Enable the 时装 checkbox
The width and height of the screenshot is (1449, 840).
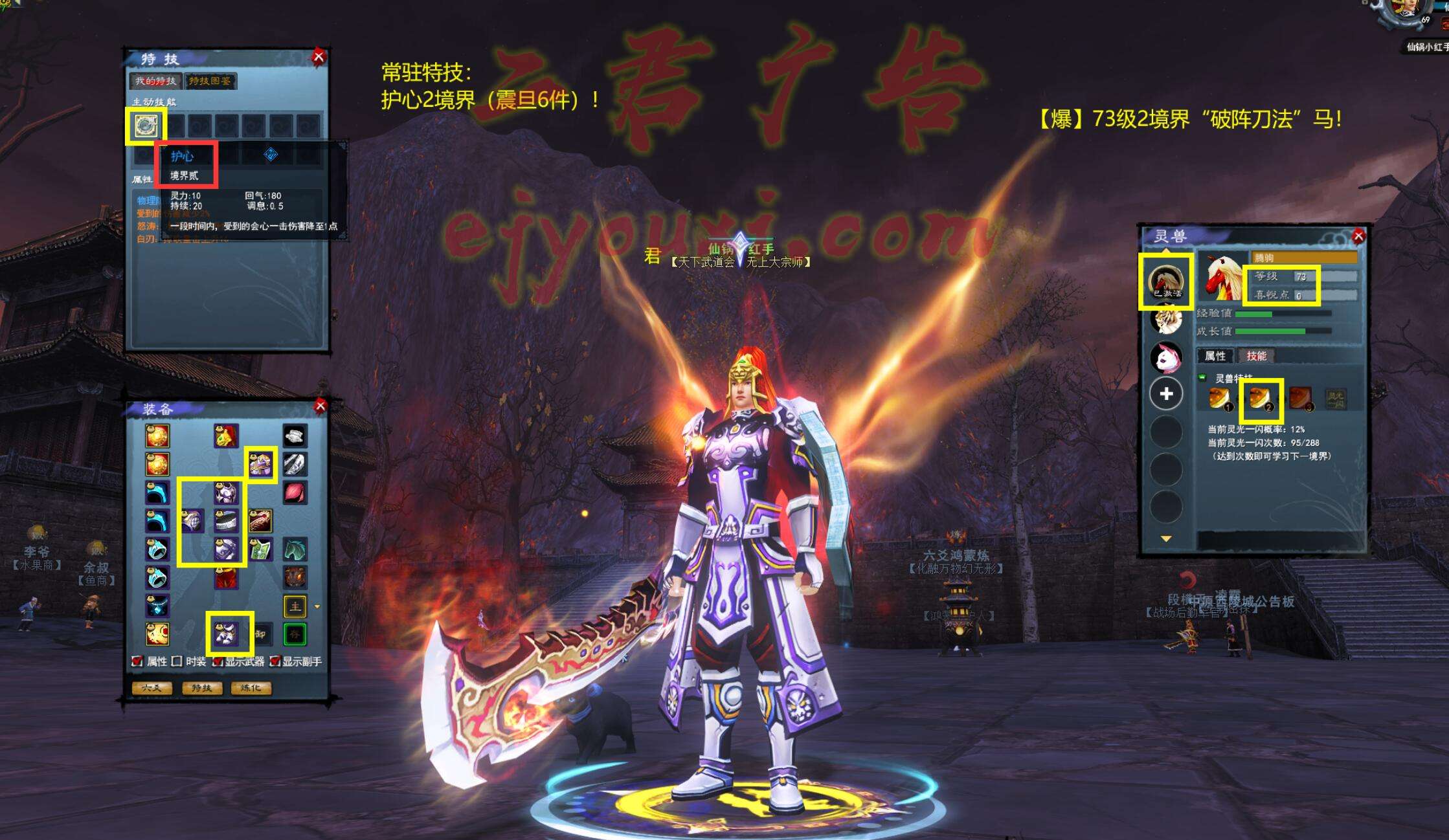tap(177, 661)
